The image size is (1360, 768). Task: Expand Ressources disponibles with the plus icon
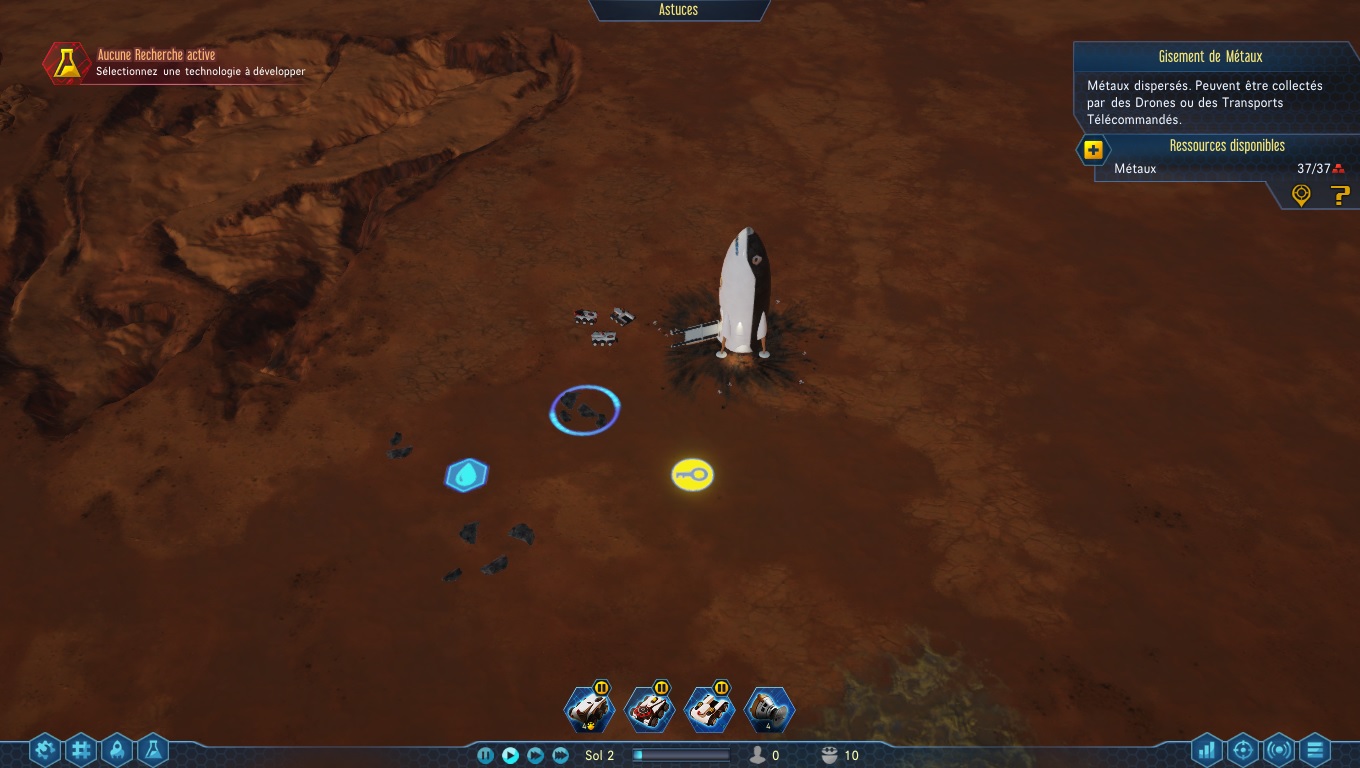(x=1093, y=150)
